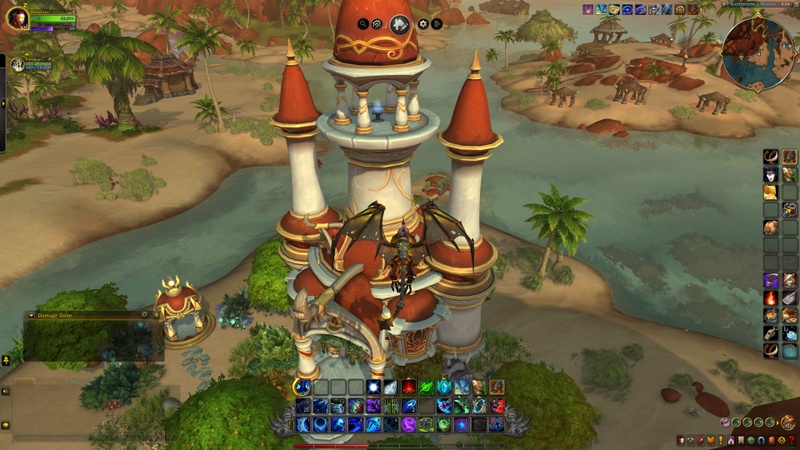This screenshot has width=800, height=450.
Task: Select the player portrait frame
Action: pos(18,17)
